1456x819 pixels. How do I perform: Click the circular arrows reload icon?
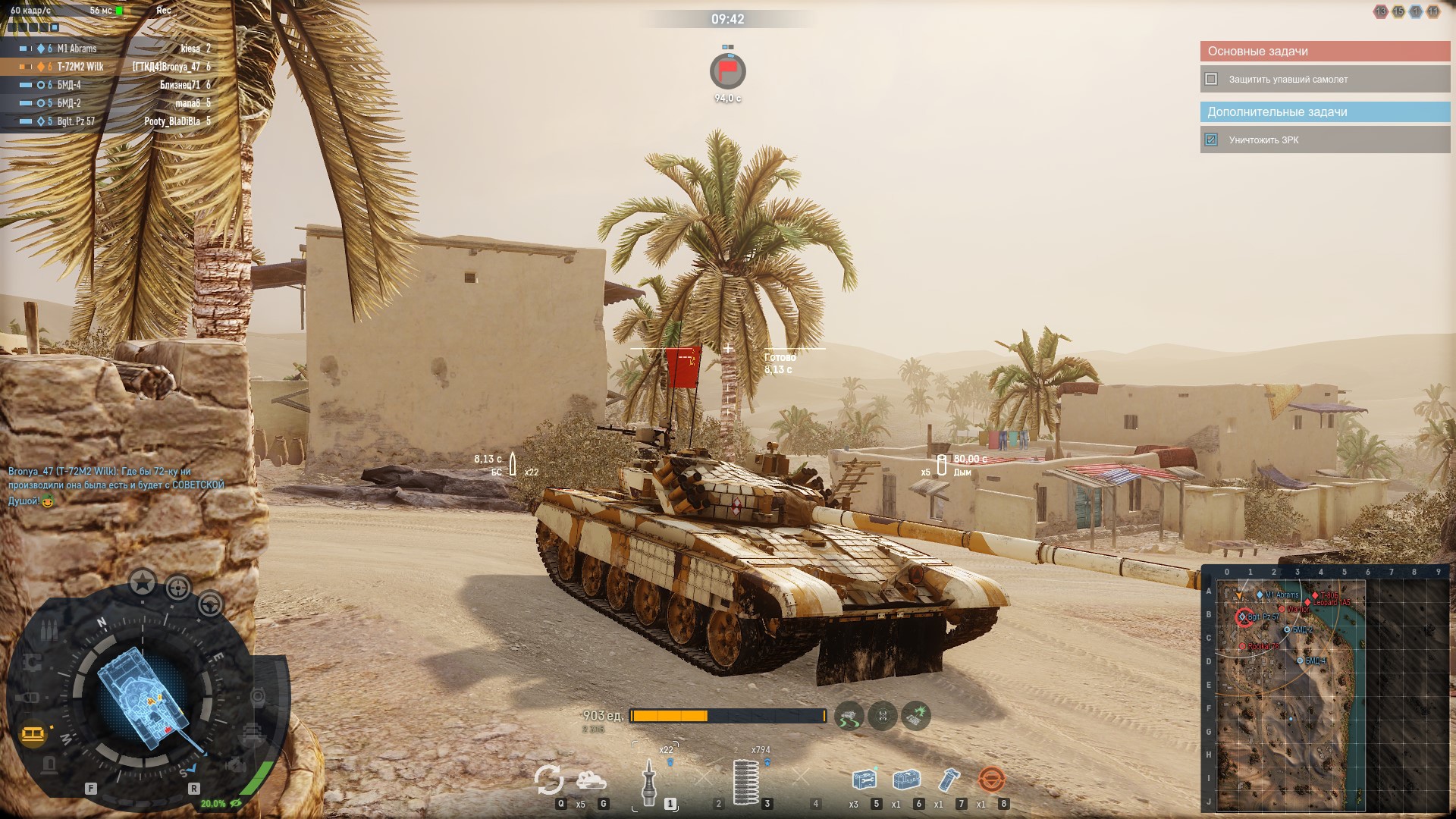click(x=548, y=780)
